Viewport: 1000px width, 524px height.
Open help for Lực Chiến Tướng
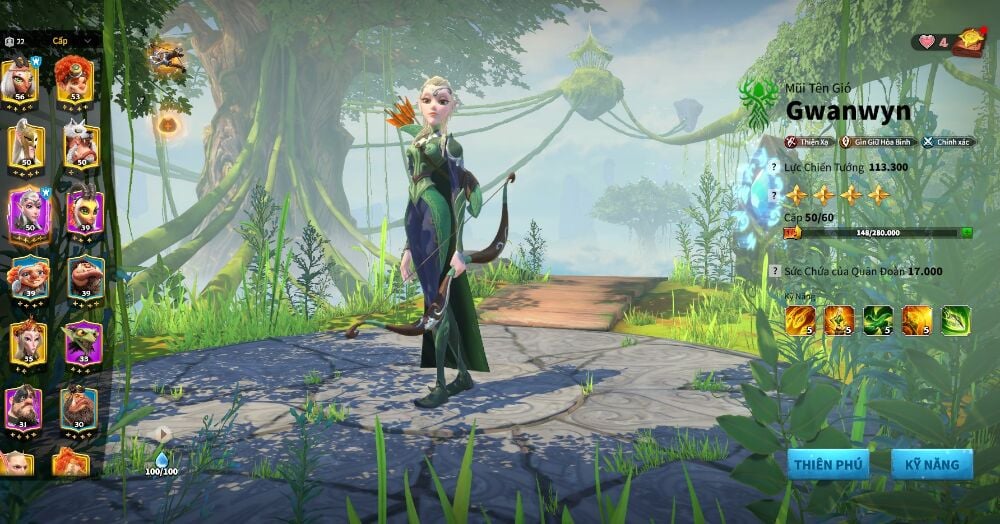773,167
